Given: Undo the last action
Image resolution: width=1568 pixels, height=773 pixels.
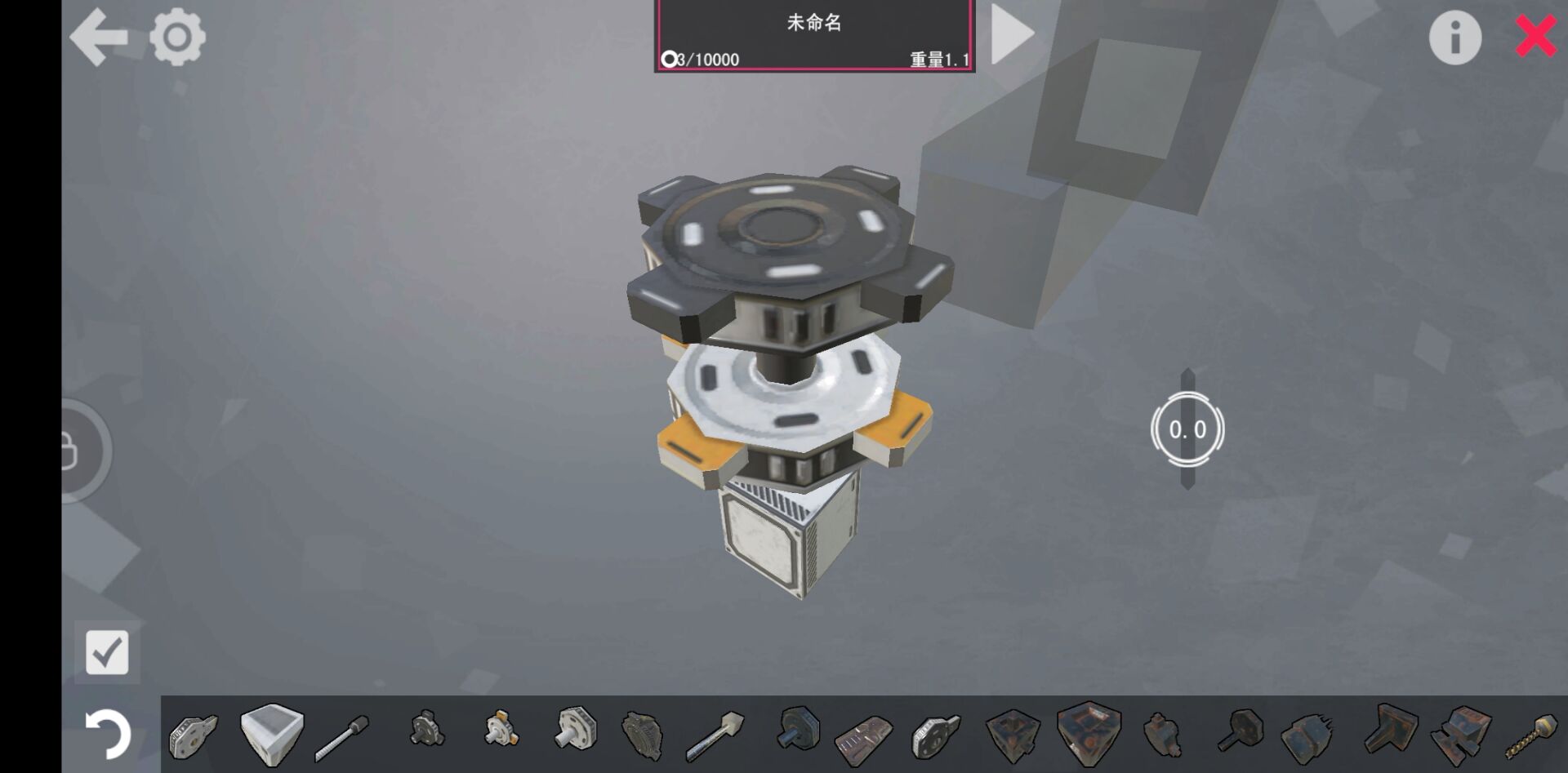Looking at the screenshot, I should point(108,733).
